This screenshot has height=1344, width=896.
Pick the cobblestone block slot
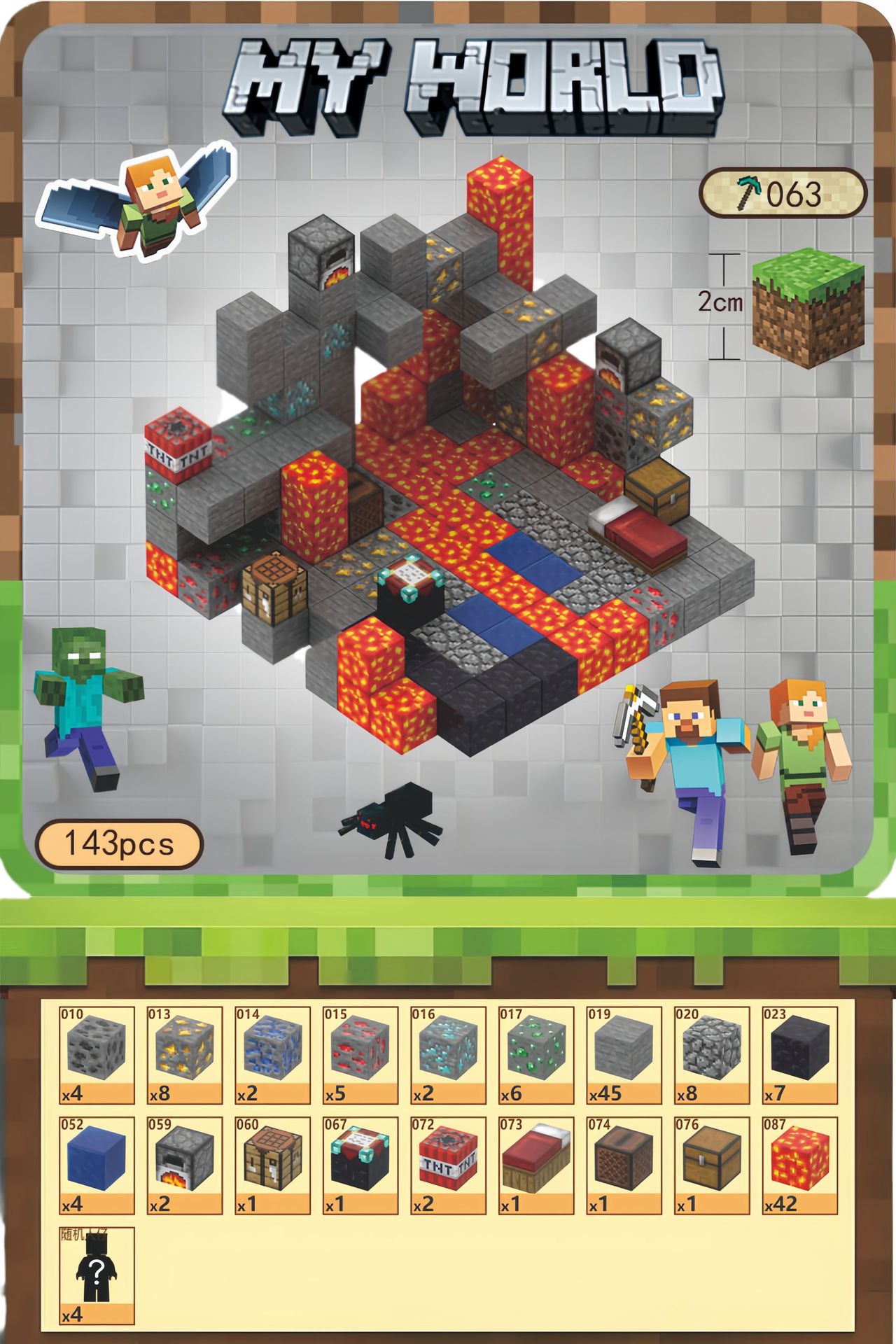tap(712, 1056)
